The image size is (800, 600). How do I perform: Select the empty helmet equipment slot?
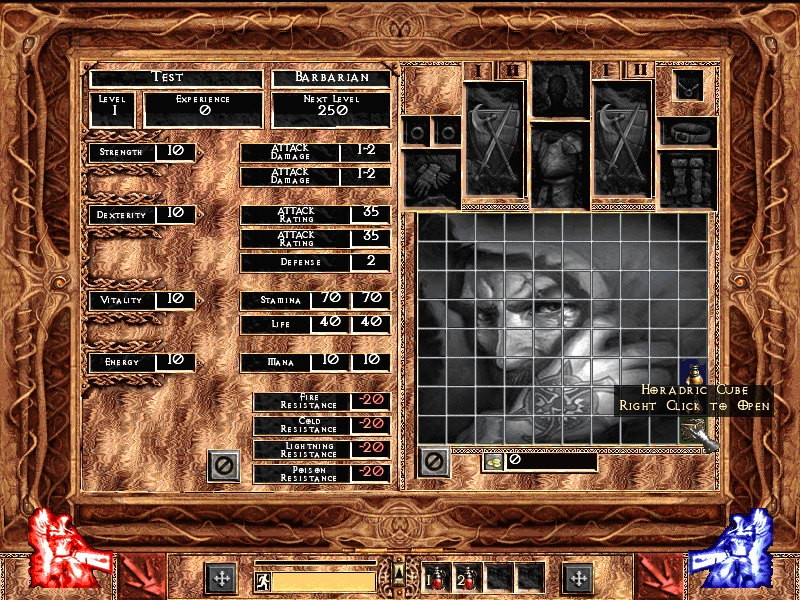tap(559, 89)
